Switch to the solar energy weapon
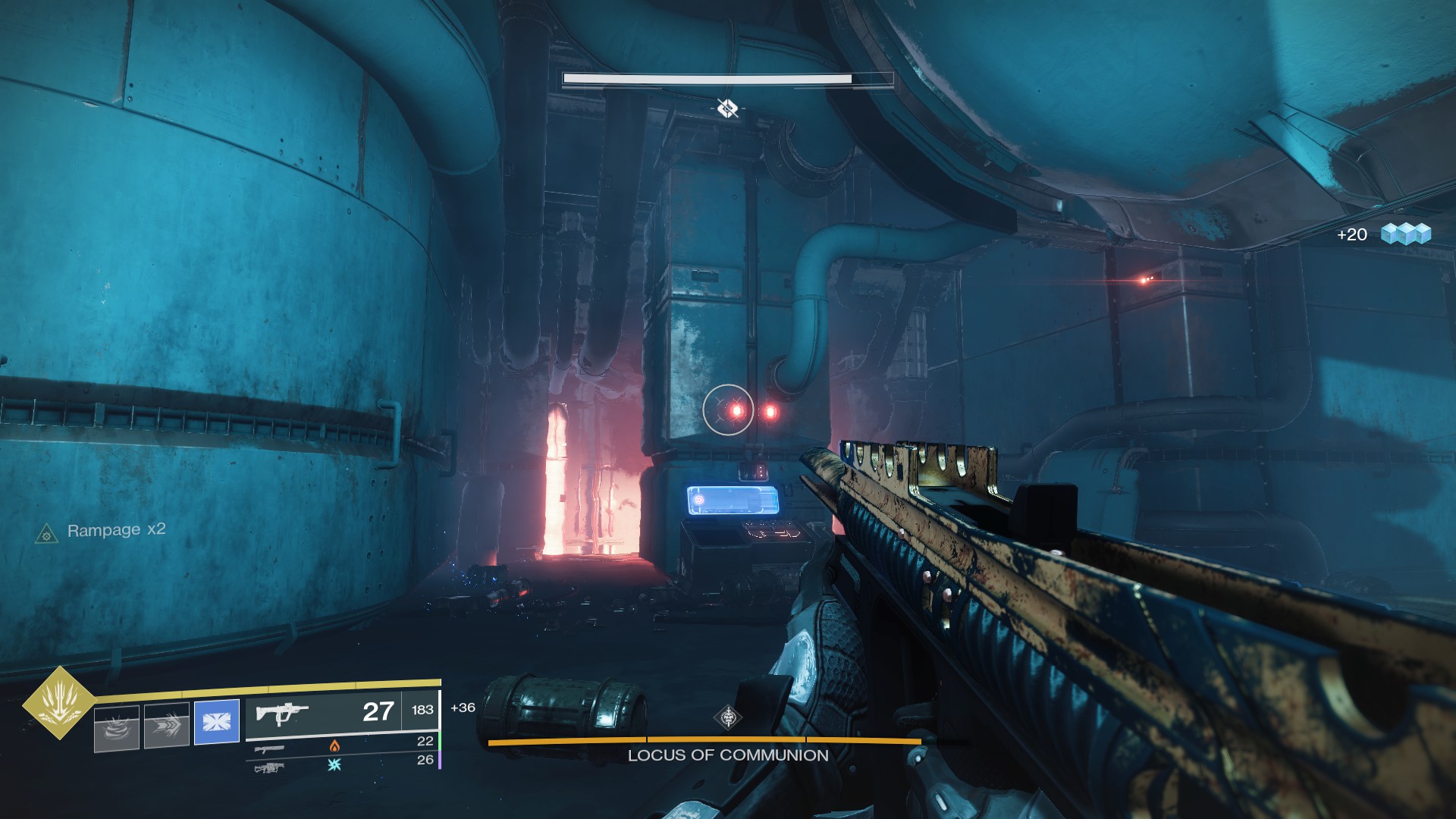Viewport: 1456px width, 819px height. [x=271, y=748]
